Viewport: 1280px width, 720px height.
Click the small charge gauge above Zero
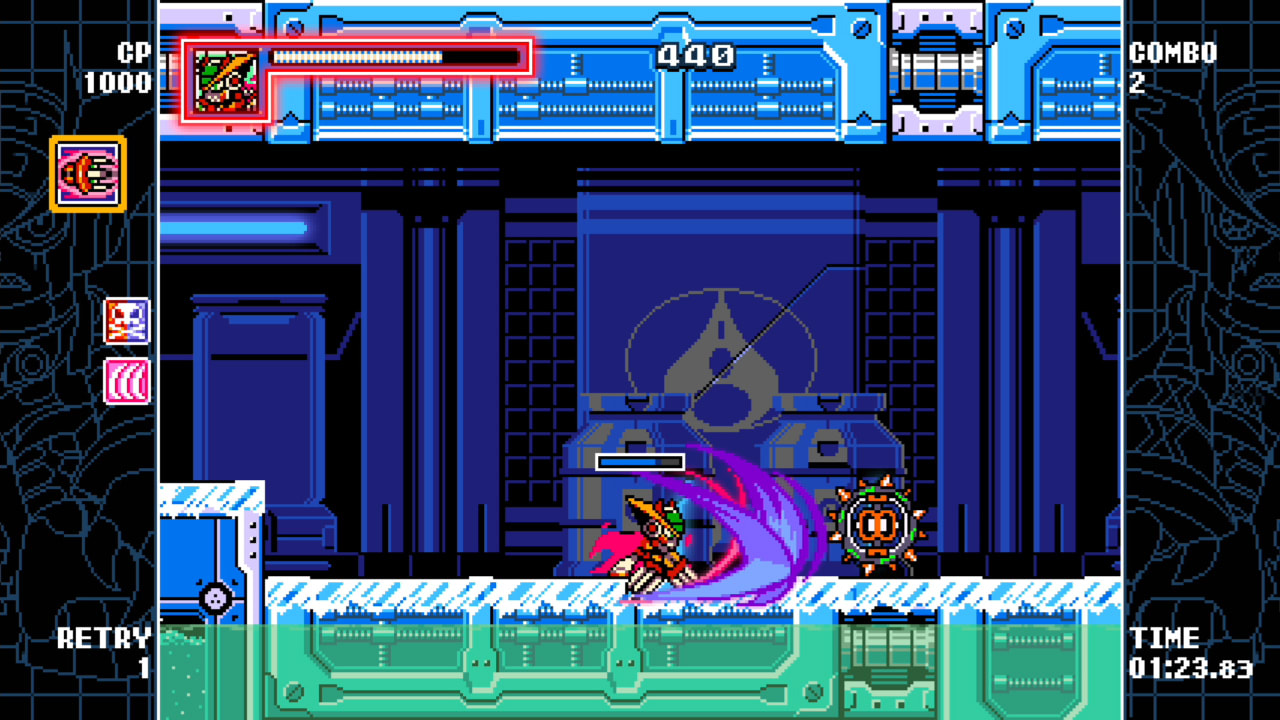pyautogui.click(x=640, y=461)
